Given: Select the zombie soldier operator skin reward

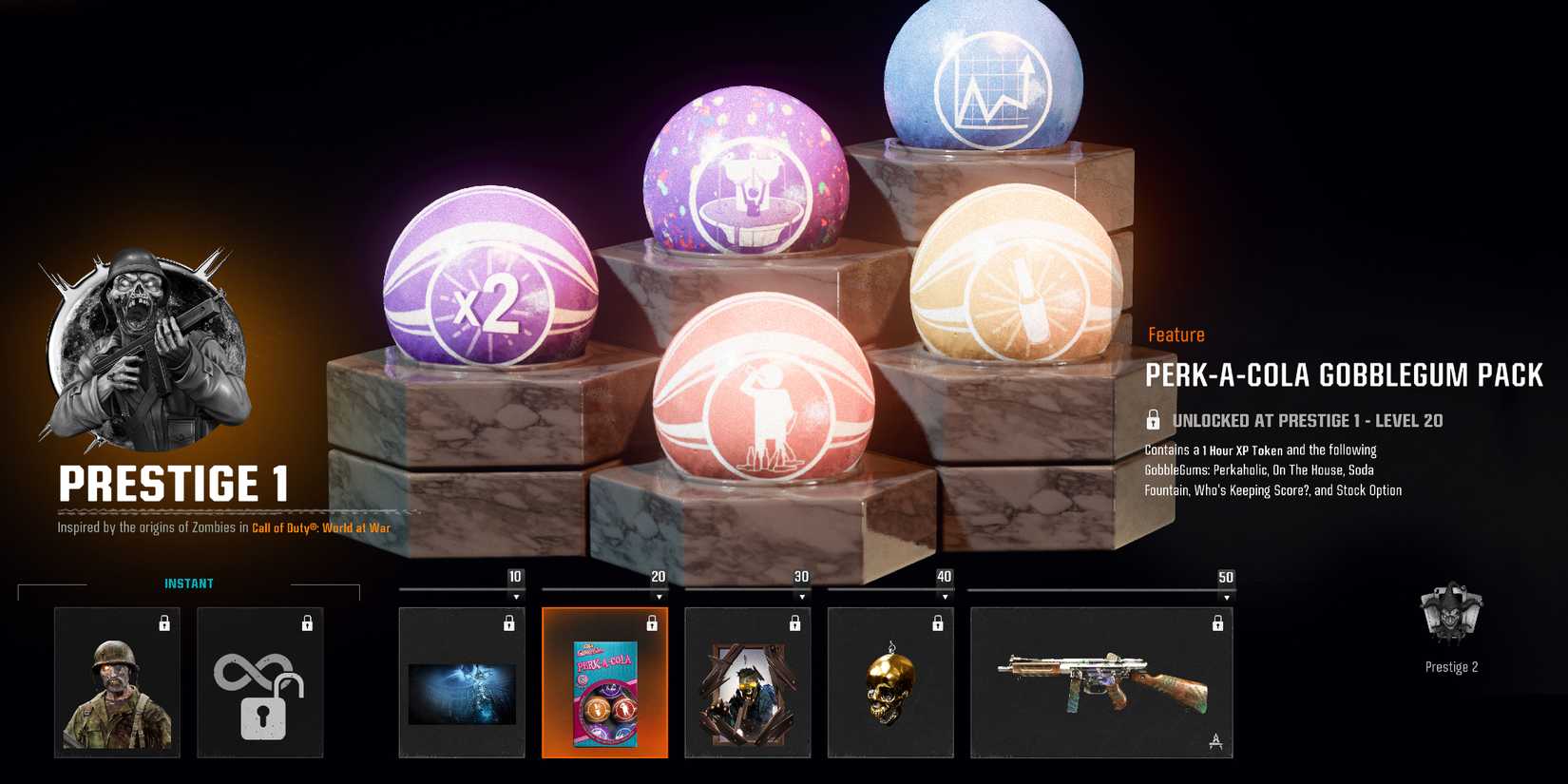Looking at the screenshot, I should [117, 682].
